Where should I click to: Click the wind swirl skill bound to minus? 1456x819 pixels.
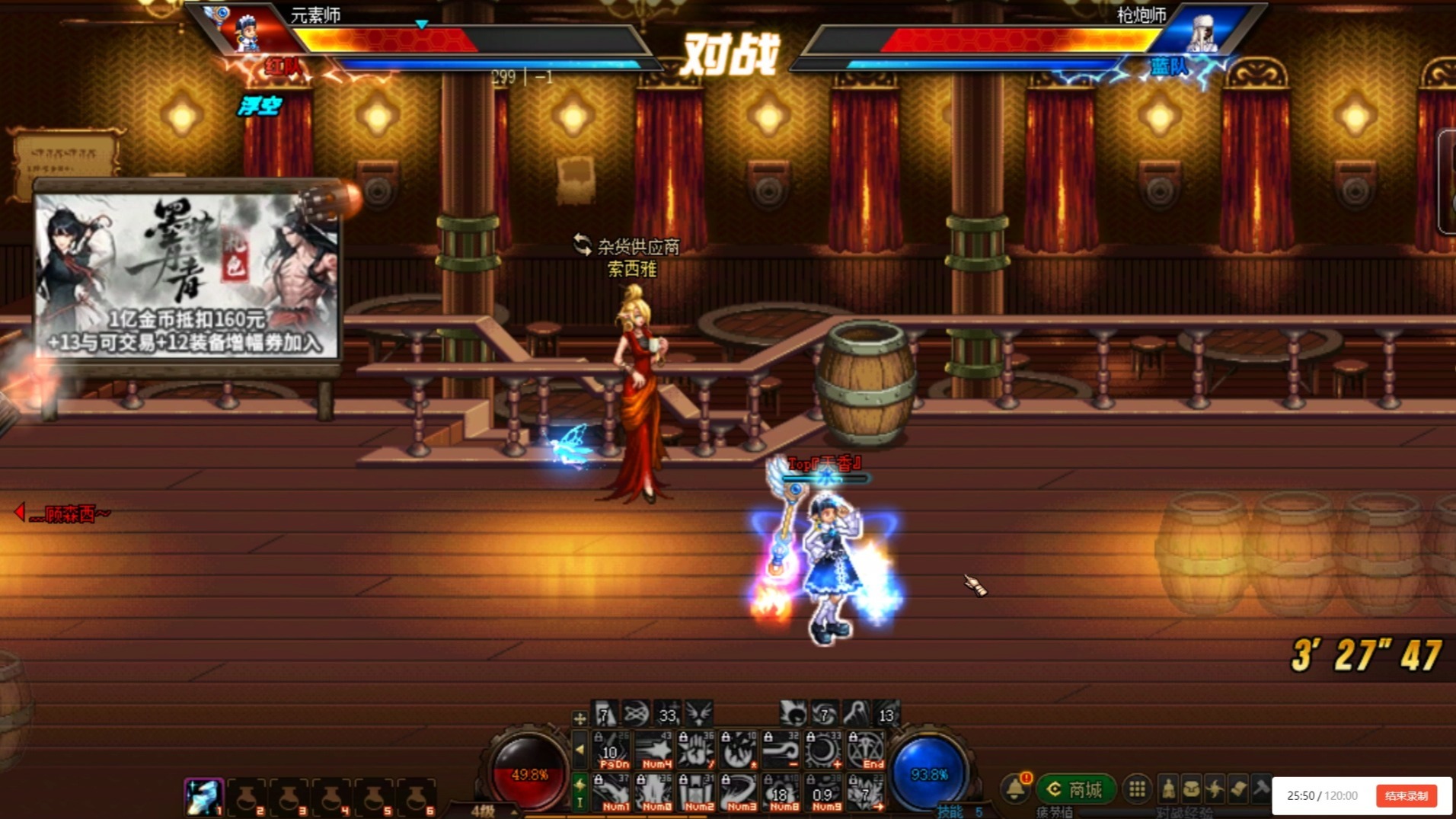(x=781, y=750)
